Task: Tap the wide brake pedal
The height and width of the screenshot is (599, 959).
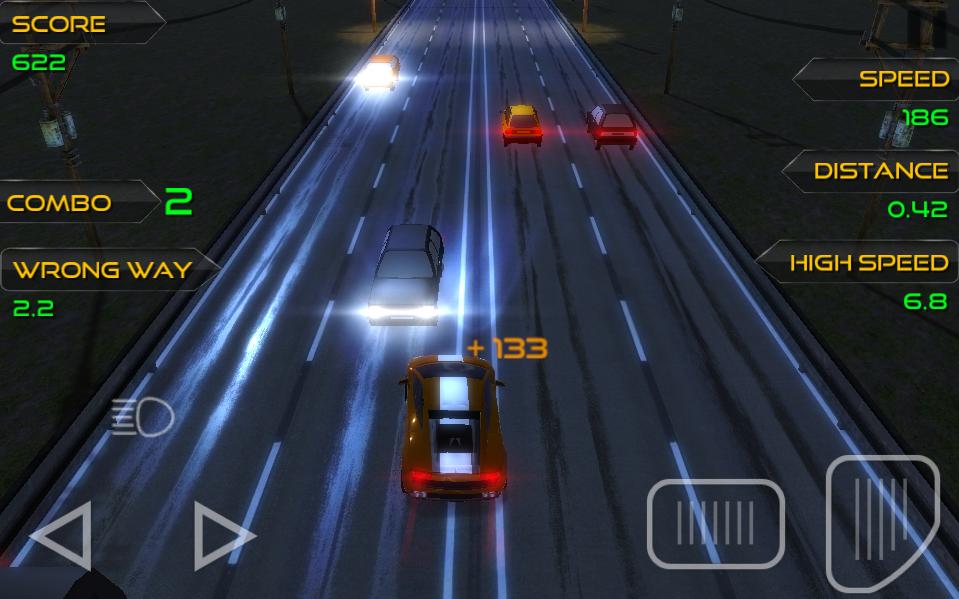Action: click(715, 523)
